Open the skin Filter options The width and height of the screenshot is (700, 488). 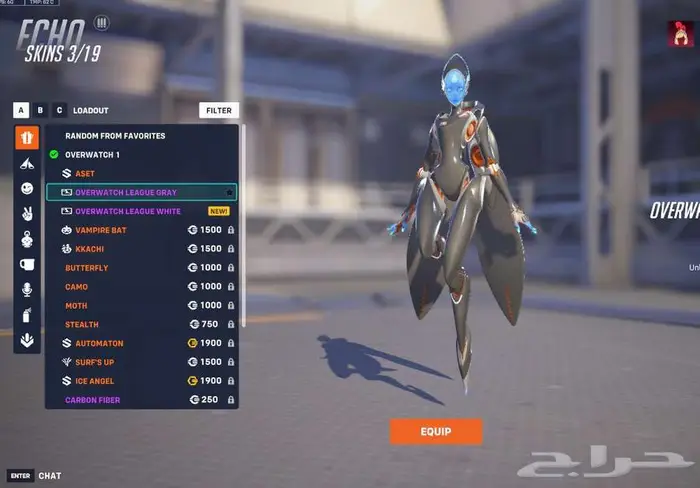219,110
